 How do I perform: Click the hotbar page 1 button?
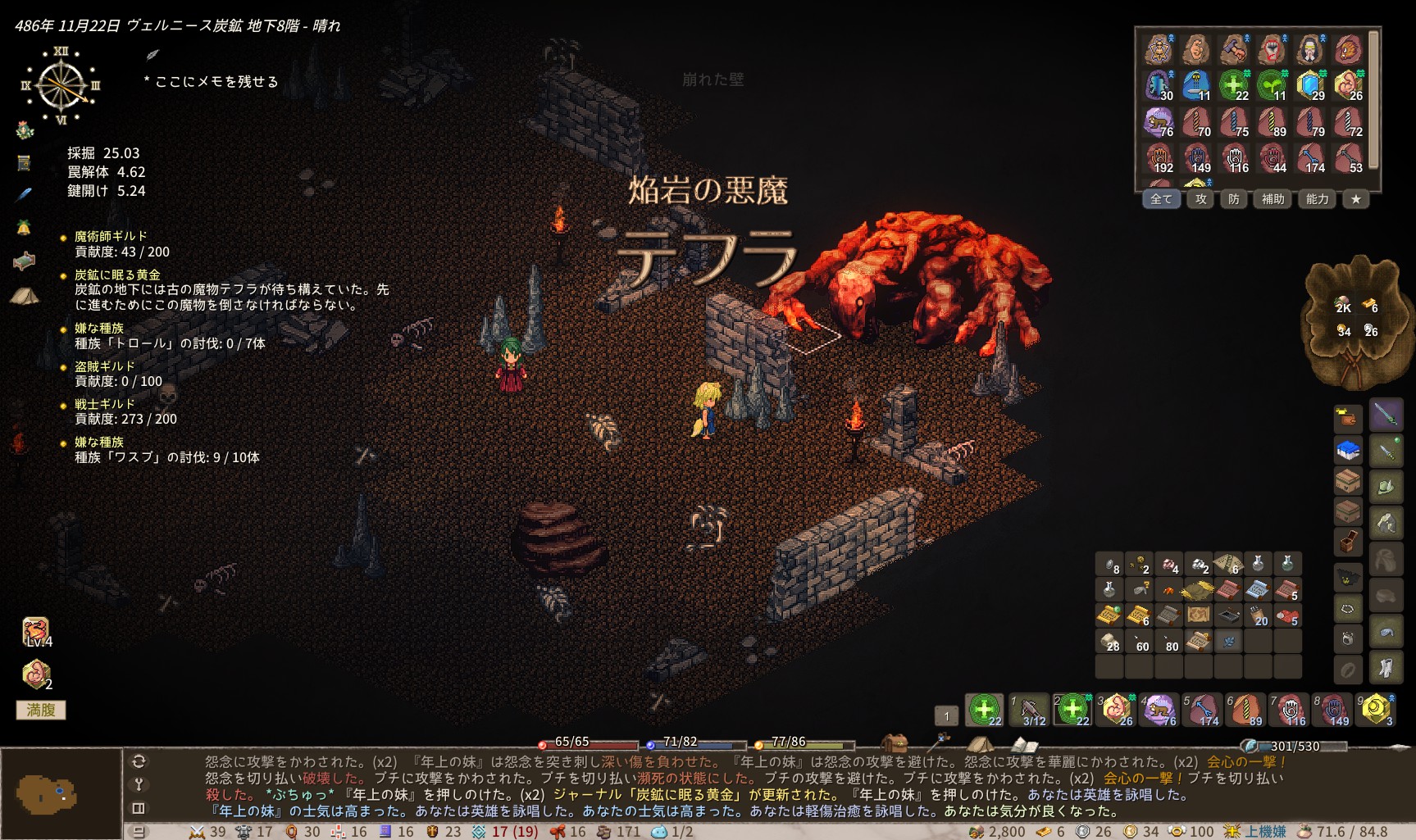946,715
